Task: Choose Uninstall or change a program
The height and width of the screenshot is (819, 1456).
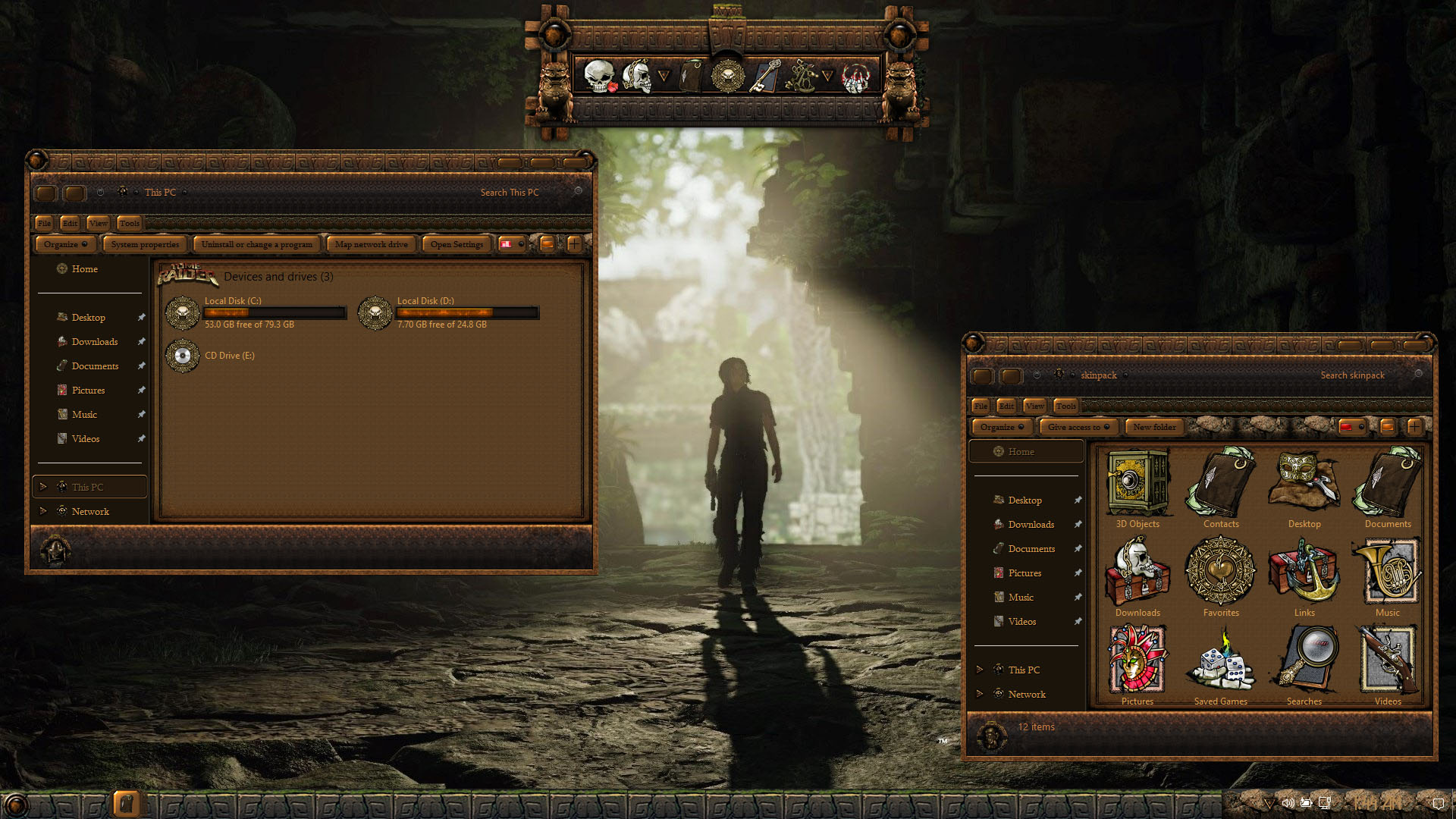Action: pyautogui.click(x=256, y=244)
